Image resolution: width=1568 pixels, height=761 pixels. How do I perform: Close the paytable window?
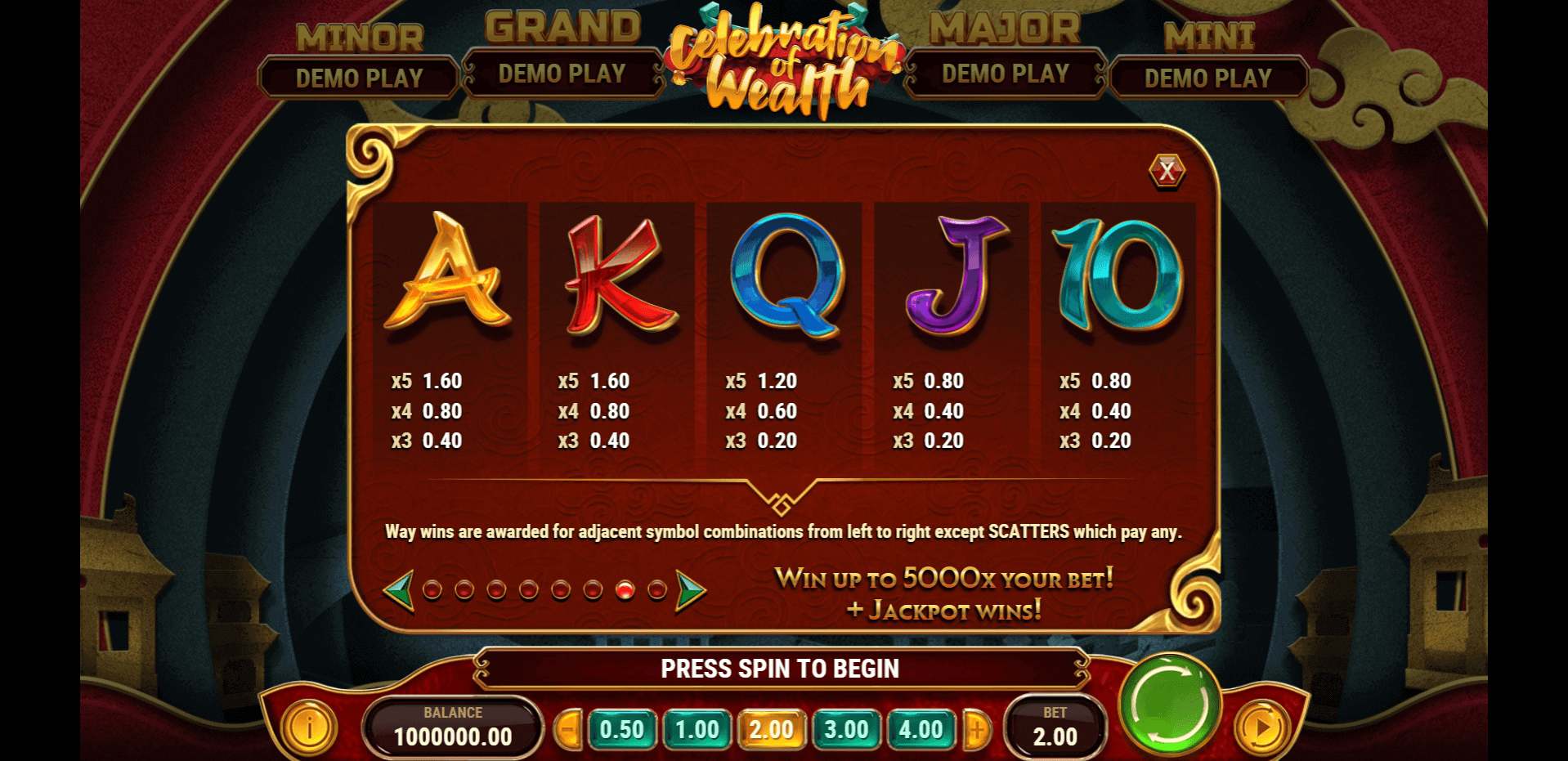coord(1167,171)
